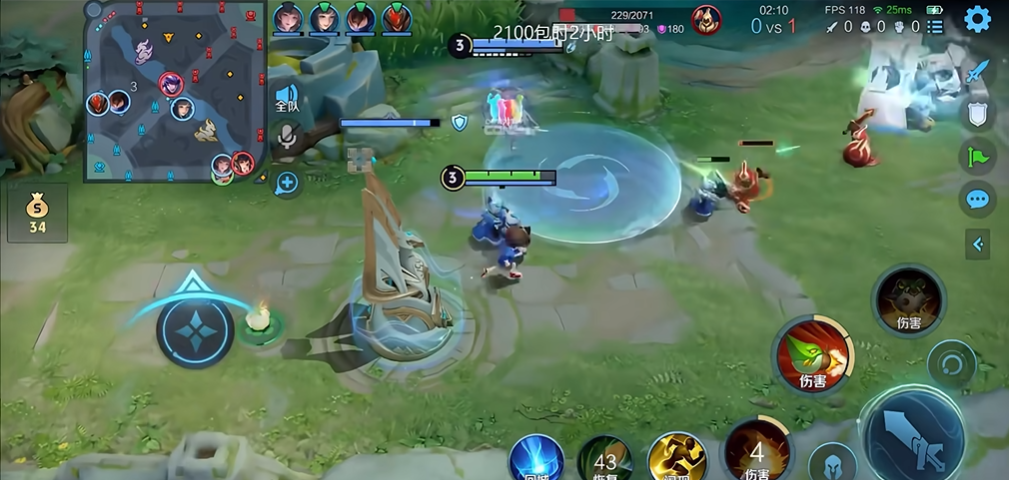Tap the shield retreat signal button

(x=978, y=113)
